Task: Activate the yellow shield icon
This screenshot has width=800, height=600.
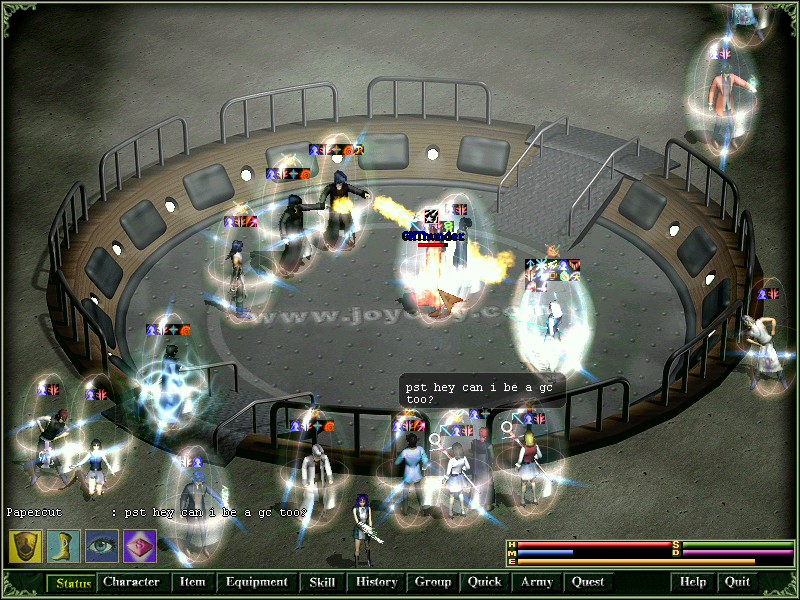Action: pos(25,545)
